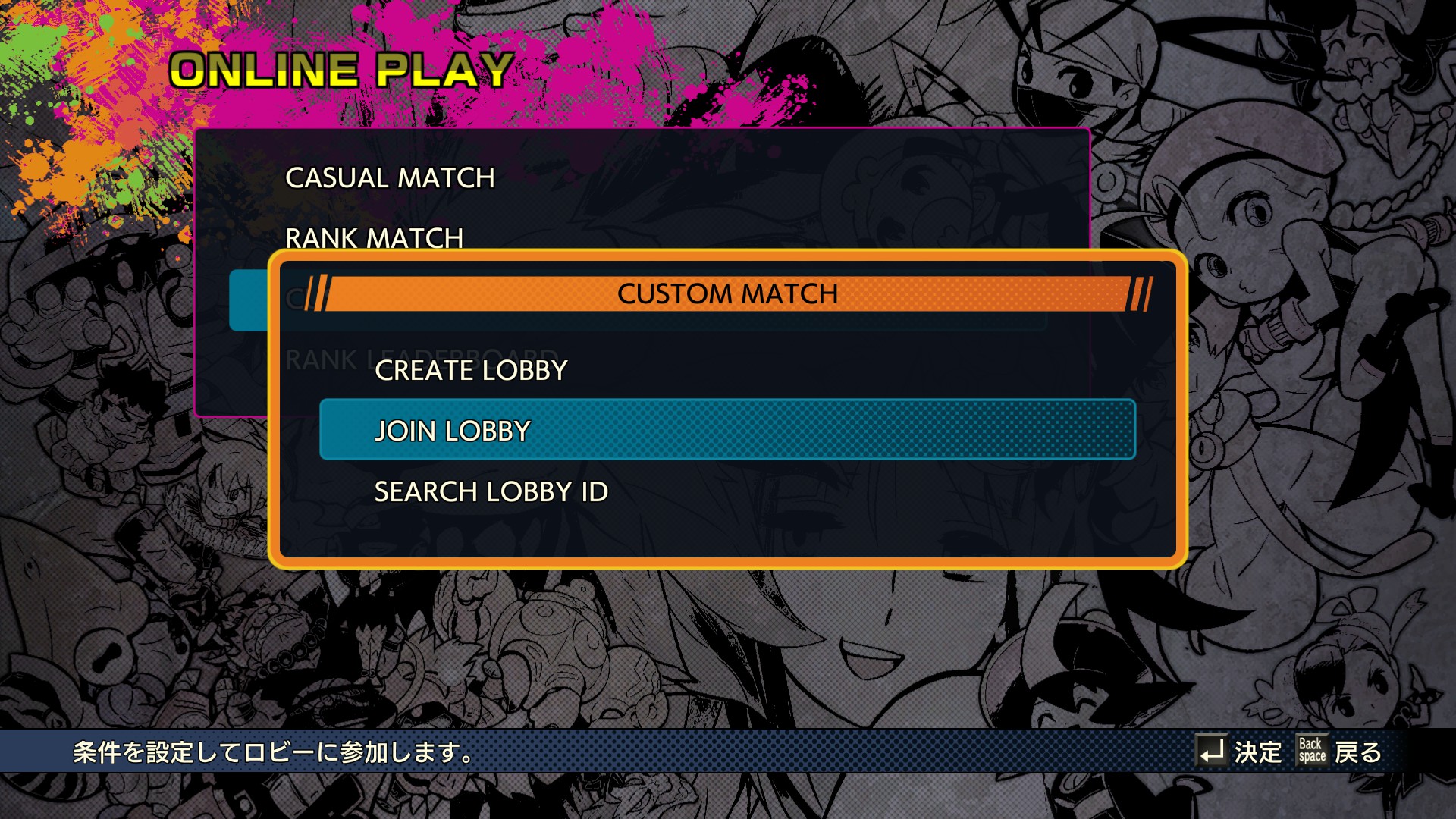This screenshot has height=819, width=1456.
Task: Open the Create Lobby option
Action: (471, 371)
